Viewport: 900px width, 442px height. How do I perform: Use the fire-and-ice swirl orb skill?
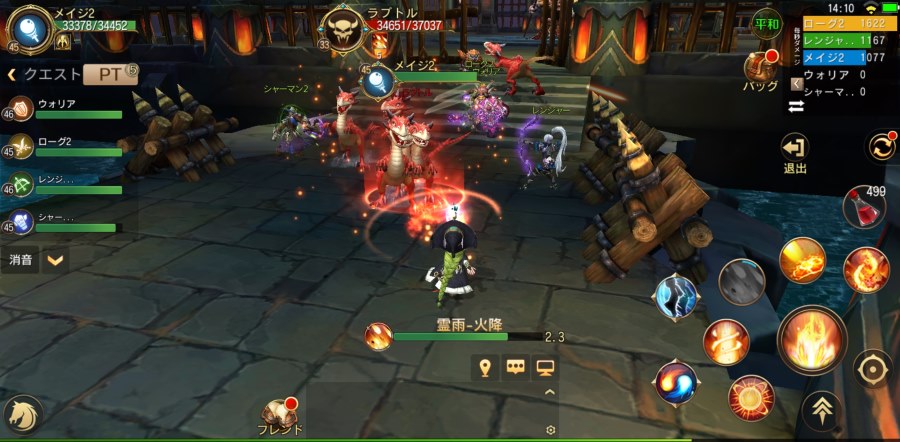pyautogui.click(x=676, y=383)
